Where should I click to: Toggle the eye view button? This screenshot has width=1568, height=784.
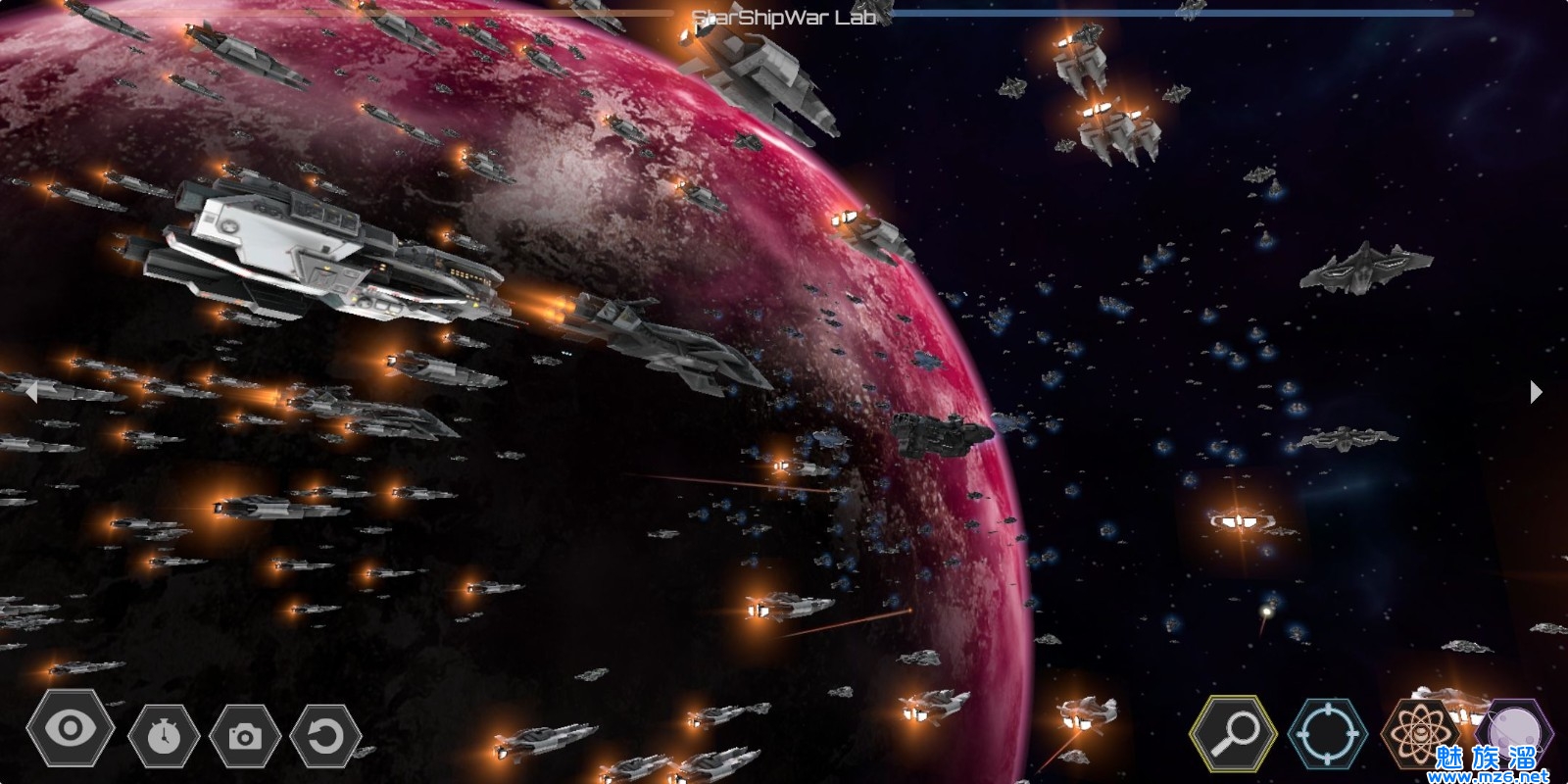(70, 729)
